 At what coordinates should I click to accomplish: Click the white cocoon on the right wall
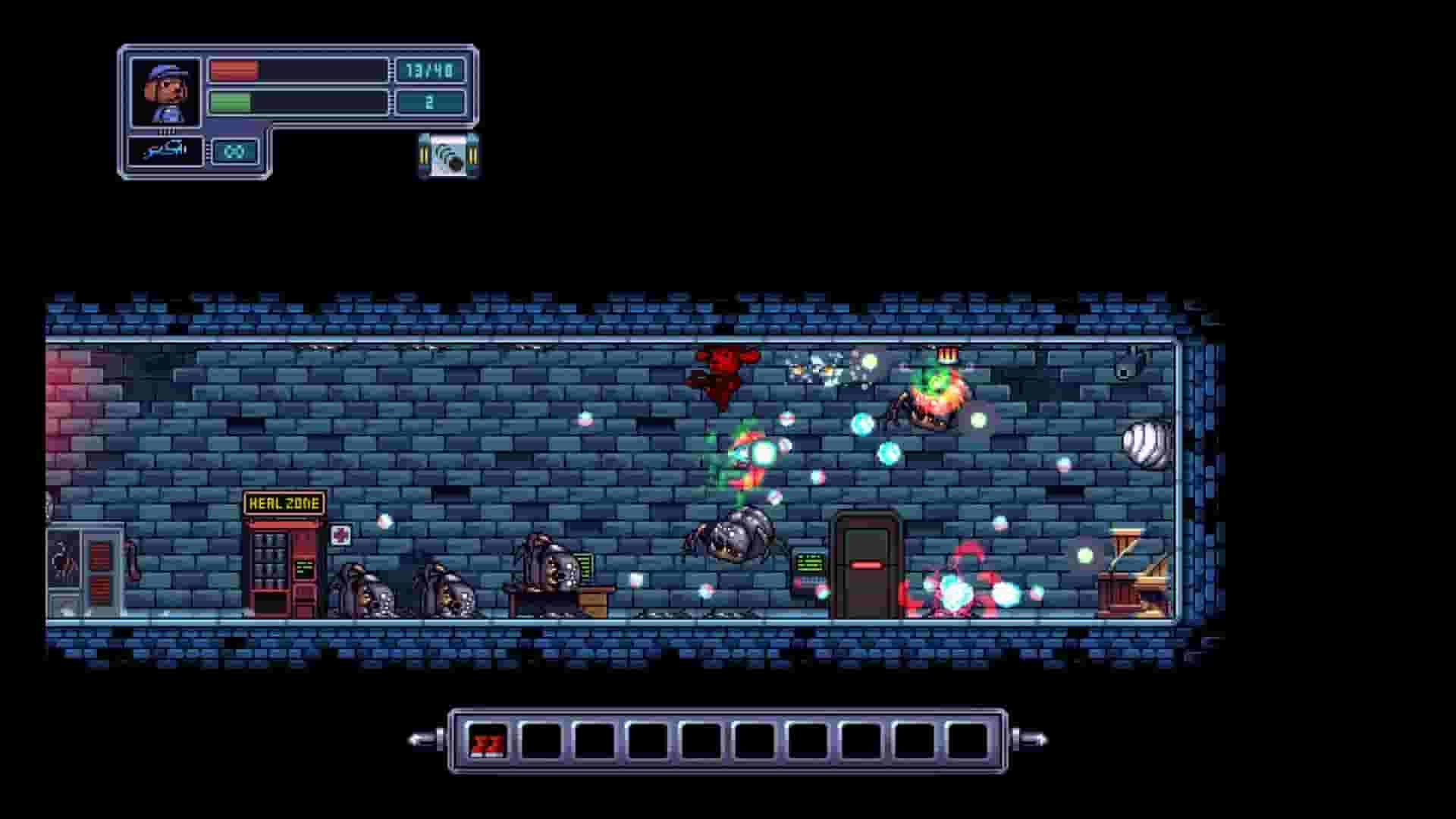click(x=1145, y=441)
